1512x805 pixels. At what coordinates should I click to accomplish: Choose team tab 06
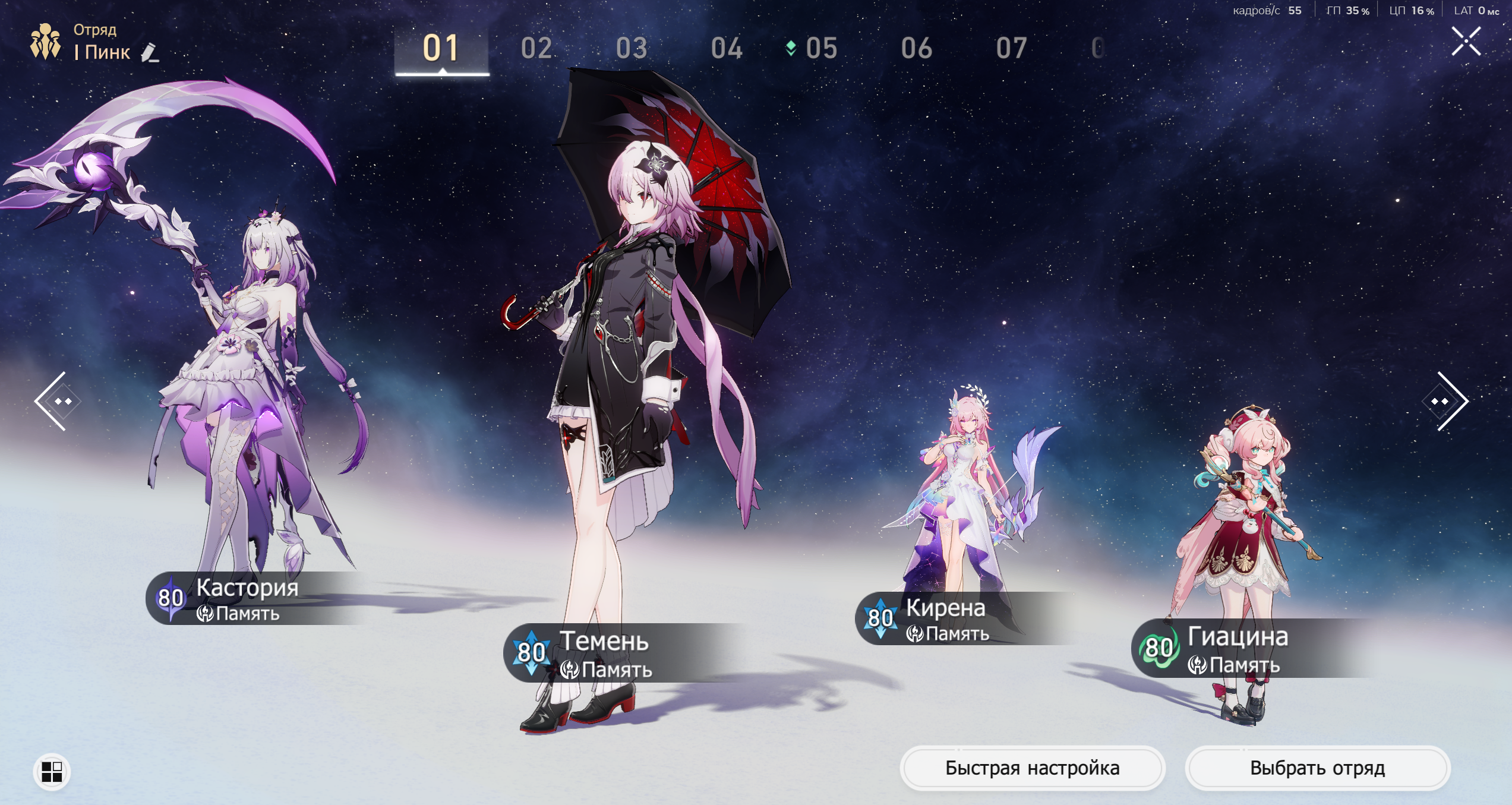(x=916, y=48)
